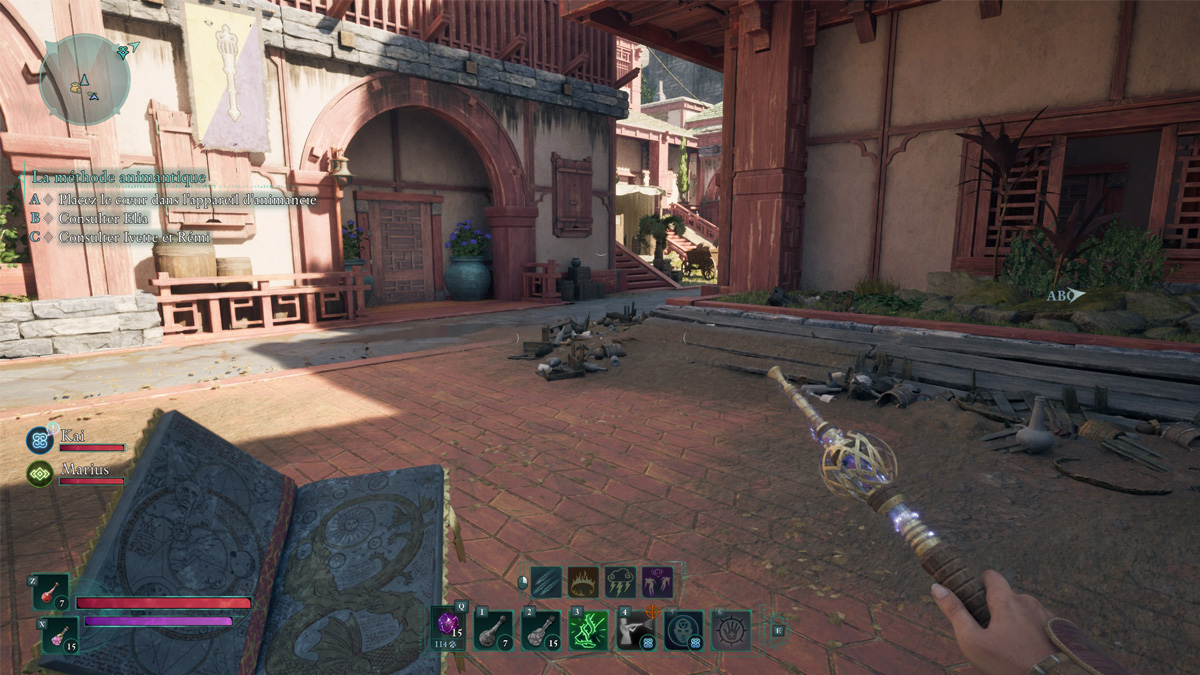
Task: Cast the slashing claw marks spell
Action: [x=546, y=582]
